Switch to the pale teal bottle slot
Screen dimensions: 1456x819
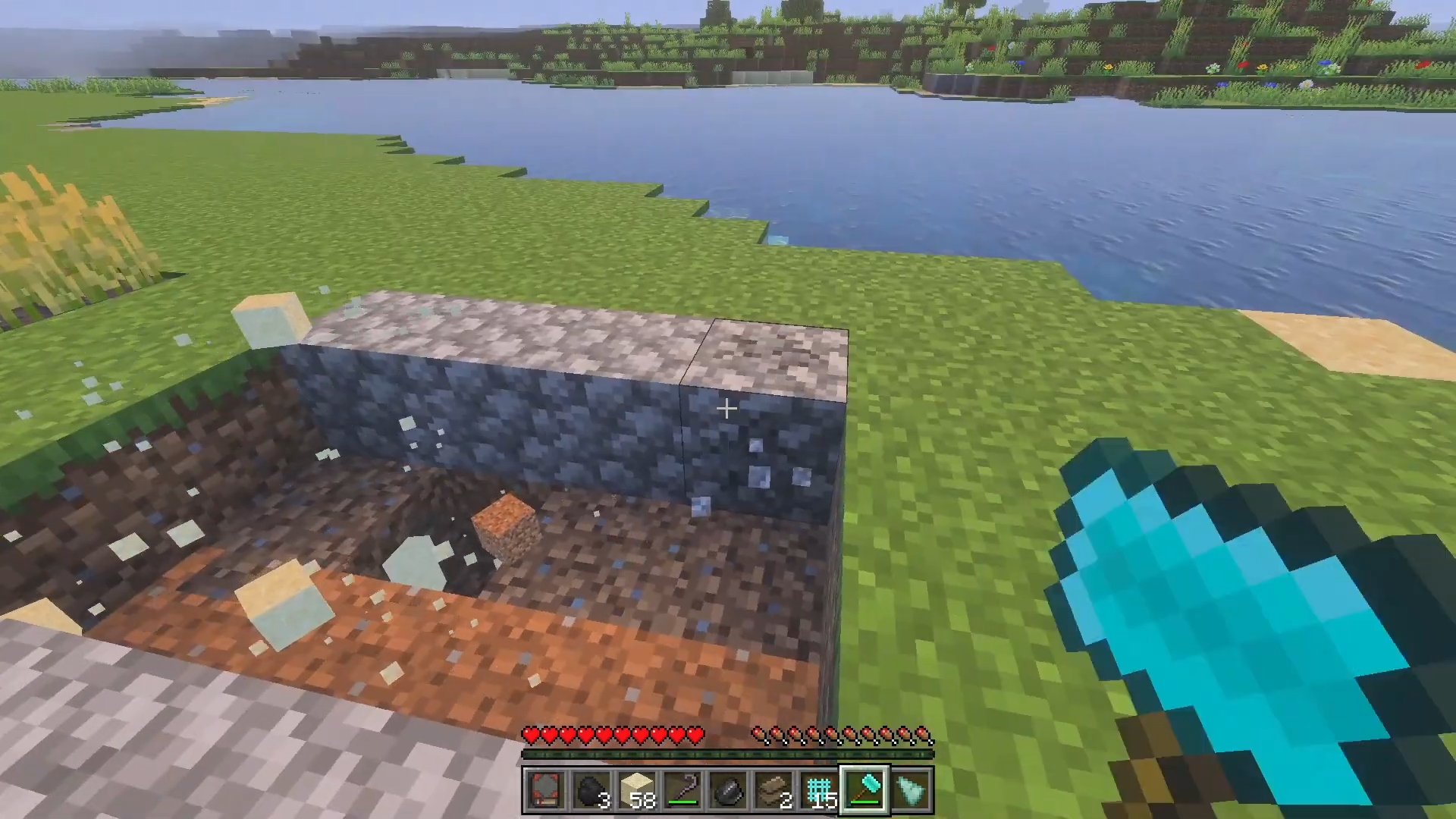tap(910, 791)
